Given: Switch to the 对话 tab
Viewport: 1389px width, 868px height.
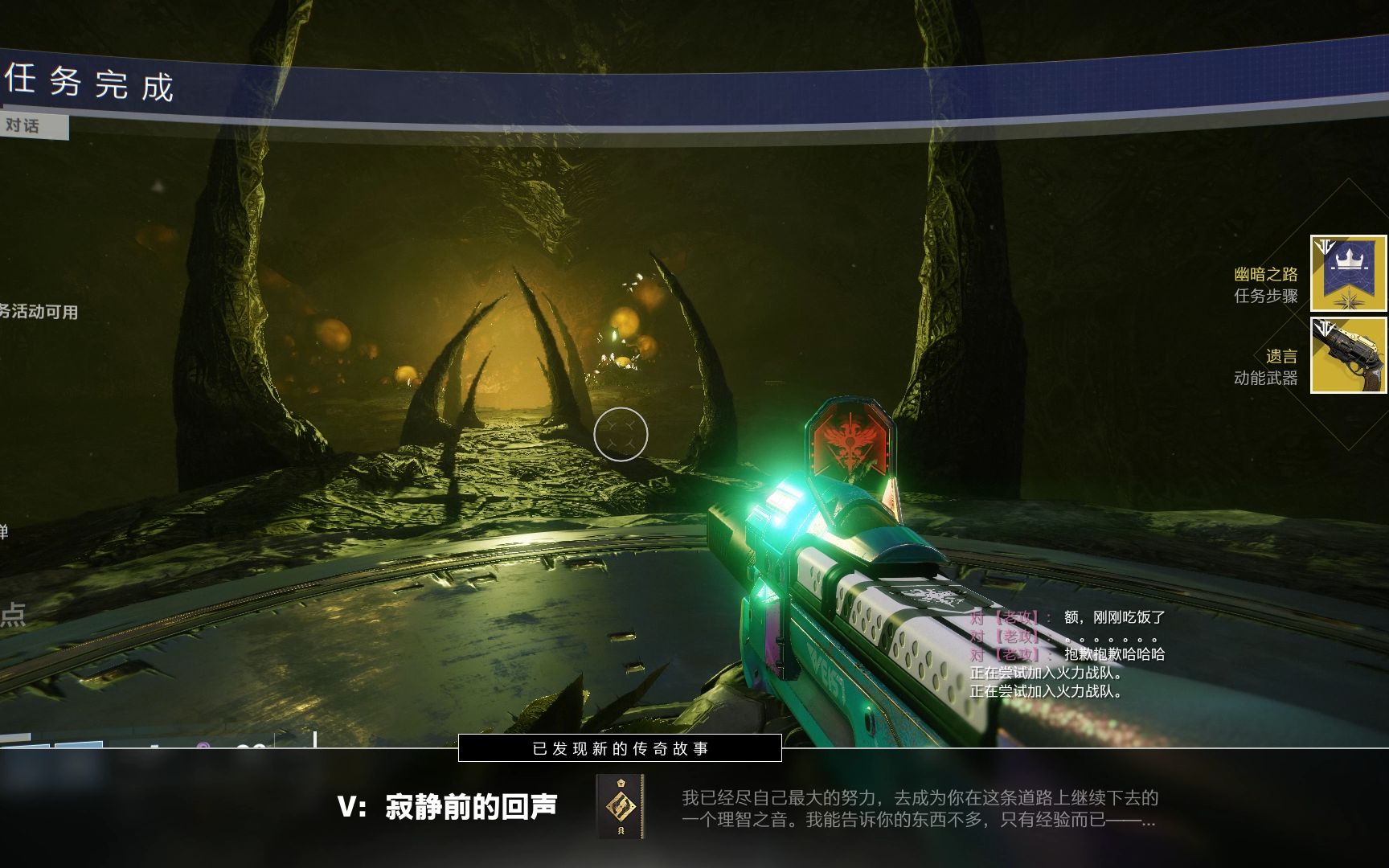Looking at the screenshot, I should click(24, 125).
